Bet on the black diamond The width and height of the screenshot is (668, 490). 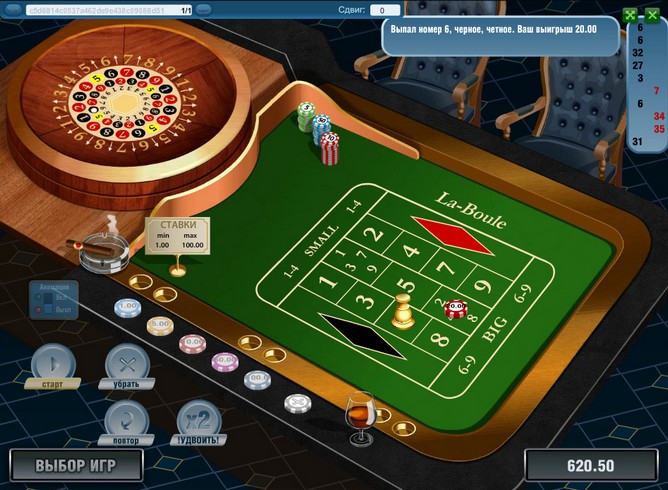[x=362, y=335]
